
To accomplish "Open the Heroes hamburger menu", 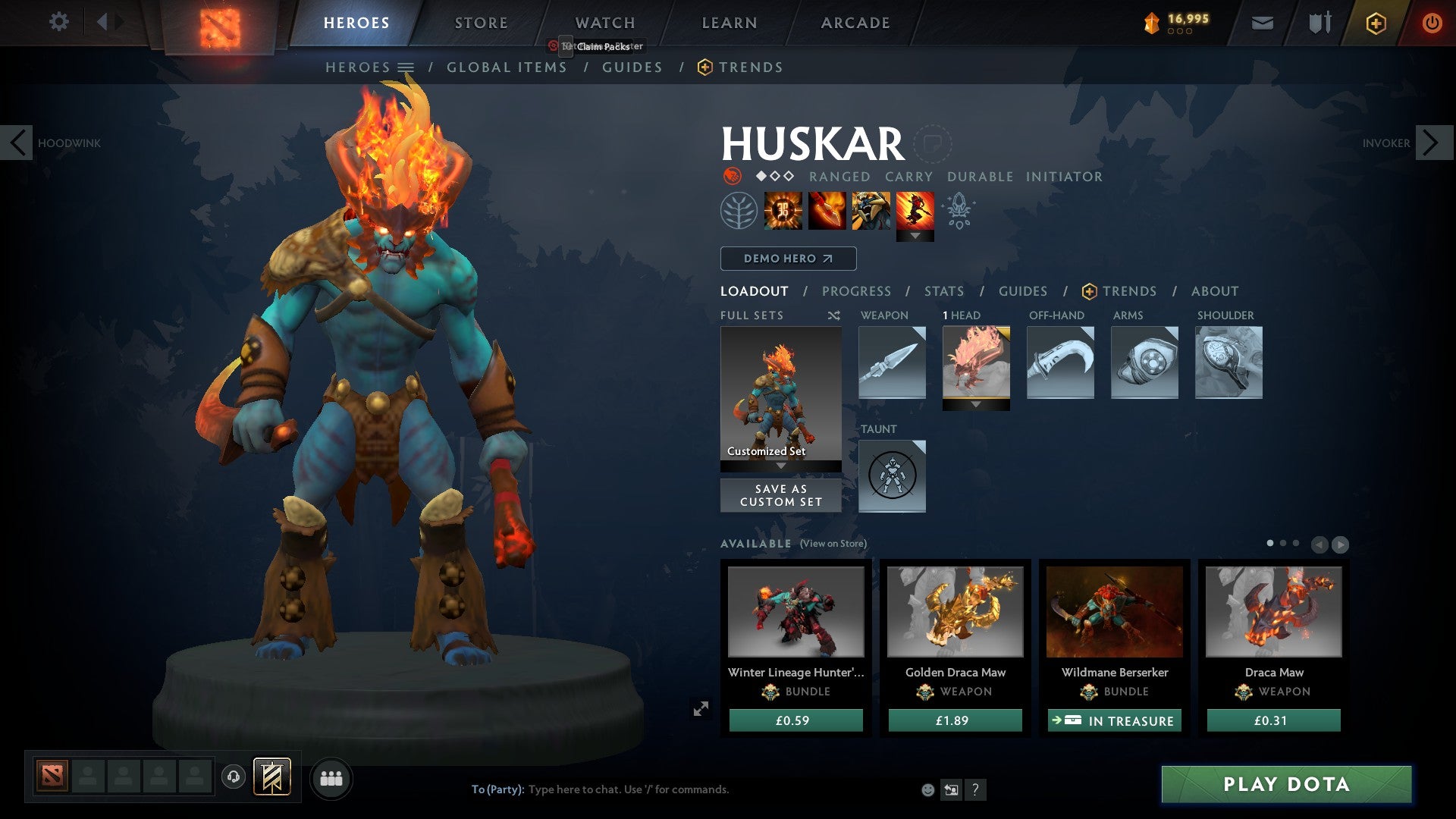I will (407, 67).
